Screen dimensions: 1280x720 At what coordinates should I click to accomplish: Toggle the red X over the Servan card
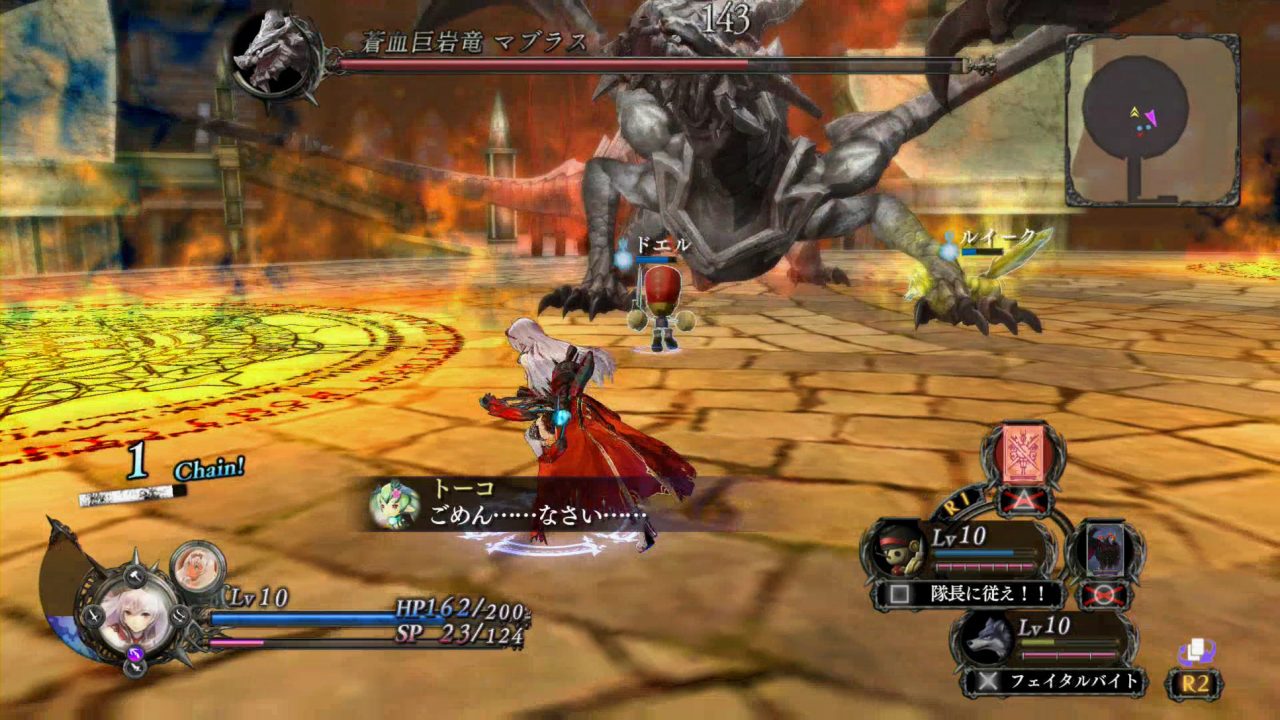(1102, 595)
